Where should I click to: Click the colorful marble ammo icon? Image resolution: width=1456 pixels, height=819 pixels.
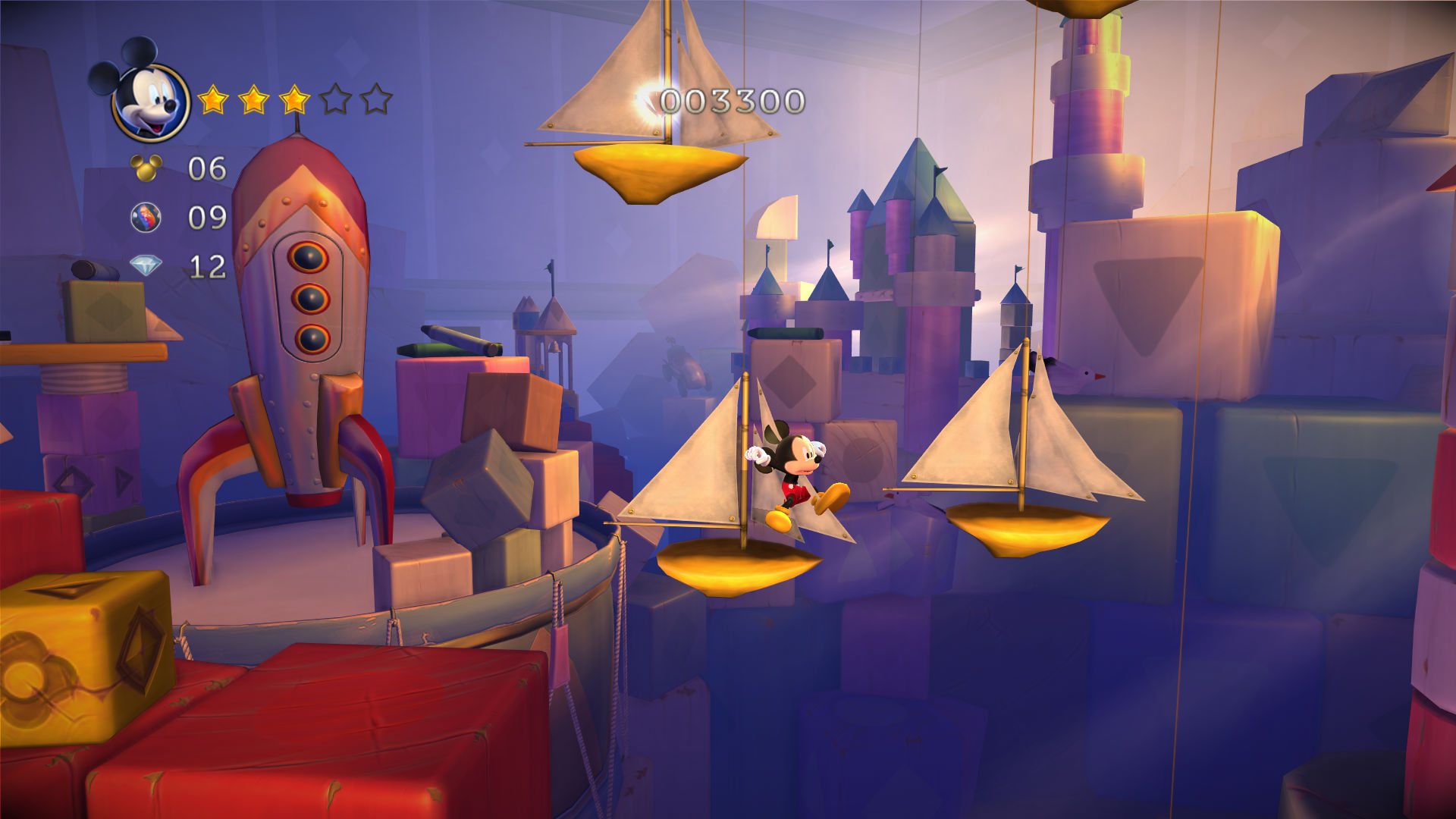tap(146, 218)
